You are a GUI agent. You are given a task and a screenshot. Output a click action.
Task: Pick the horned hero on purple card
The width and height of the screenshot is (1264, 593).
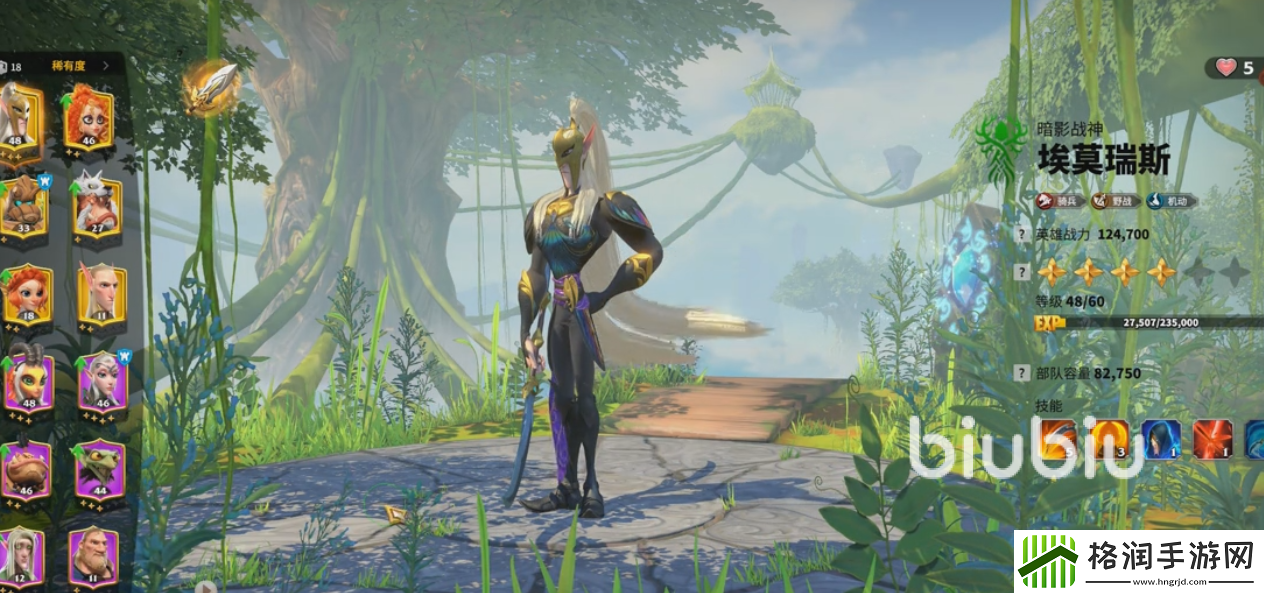[26, 383]
